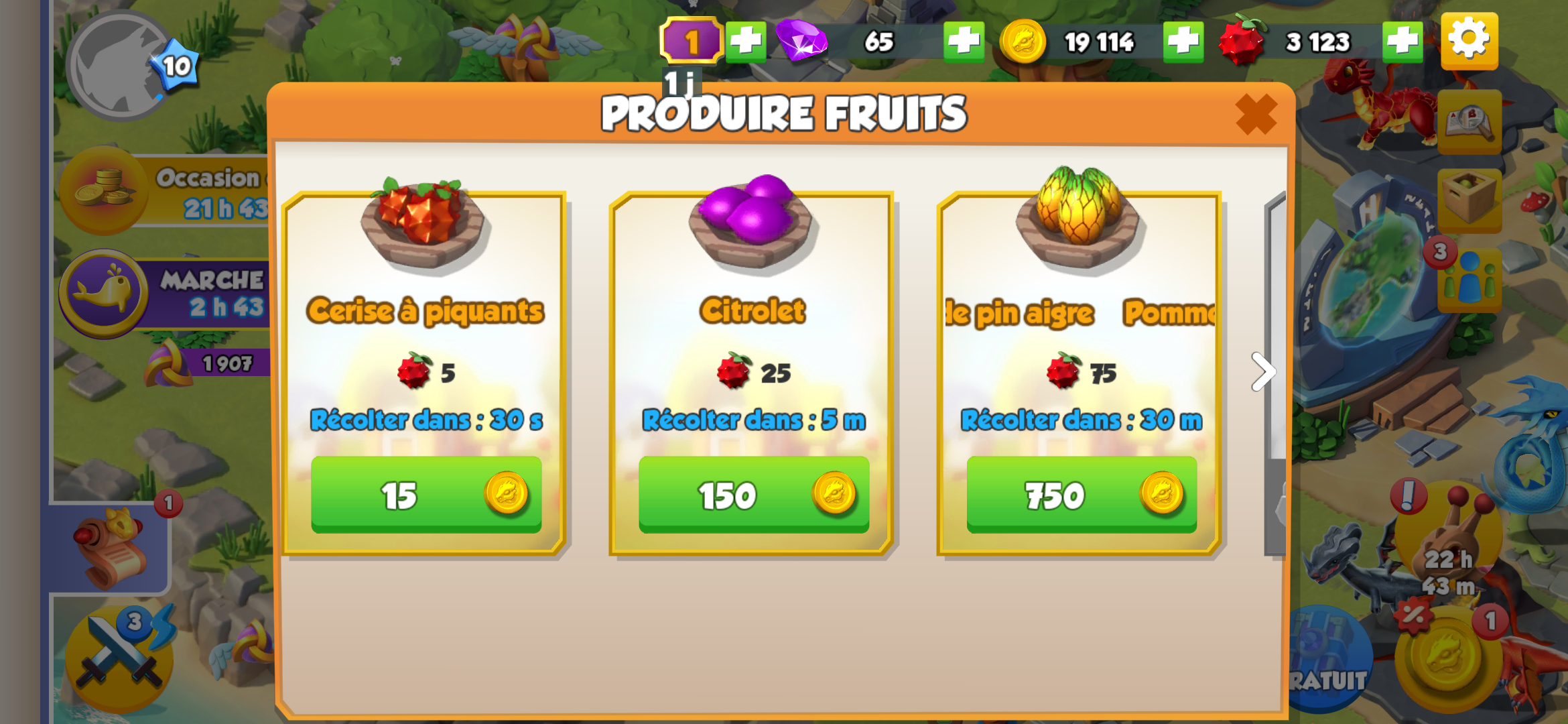1568x724 pixels.
Task: Open the fruit crate inventory
Action: (x=1469, y=198)
